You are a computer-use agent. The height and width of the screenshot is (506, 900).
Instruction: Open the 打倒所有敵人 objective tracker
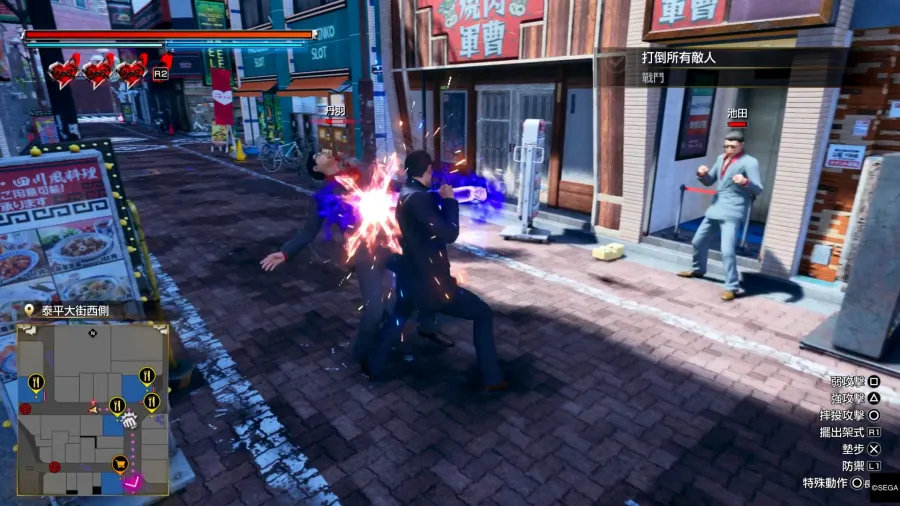[x=678, y=57]
